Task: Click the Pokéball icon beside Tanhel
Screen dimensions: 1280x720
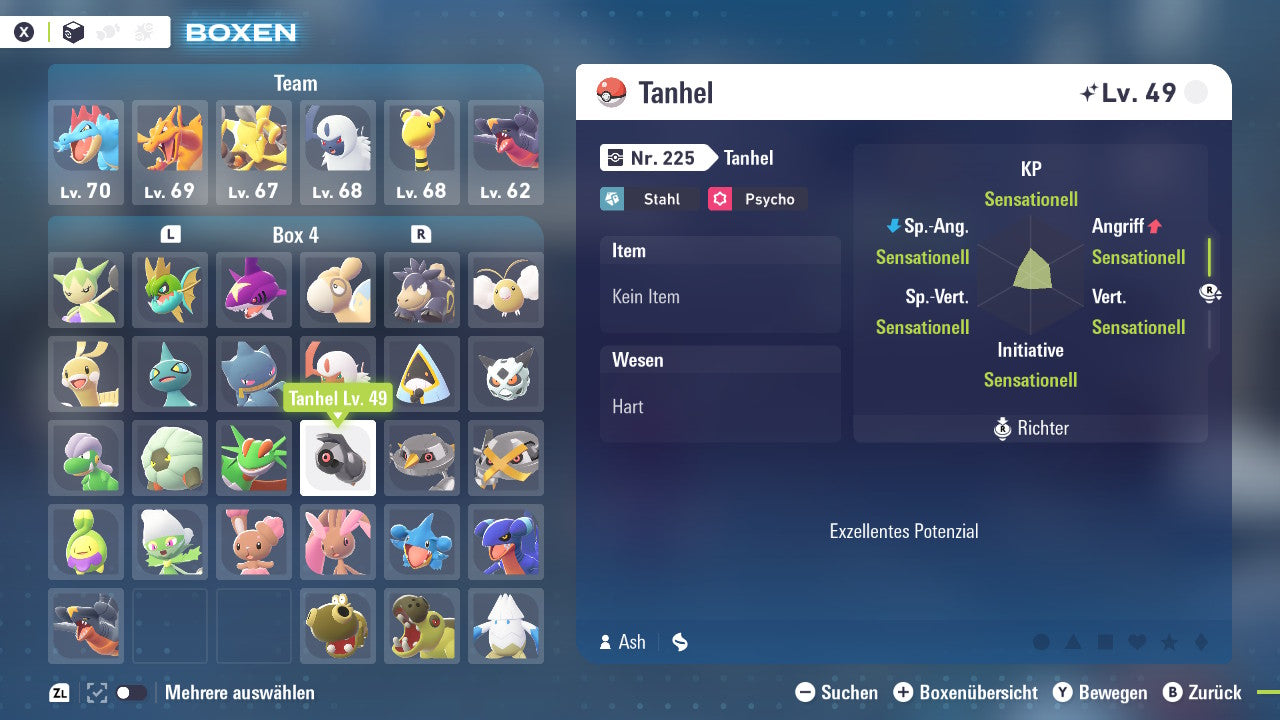Action: (x=611, y=92)
